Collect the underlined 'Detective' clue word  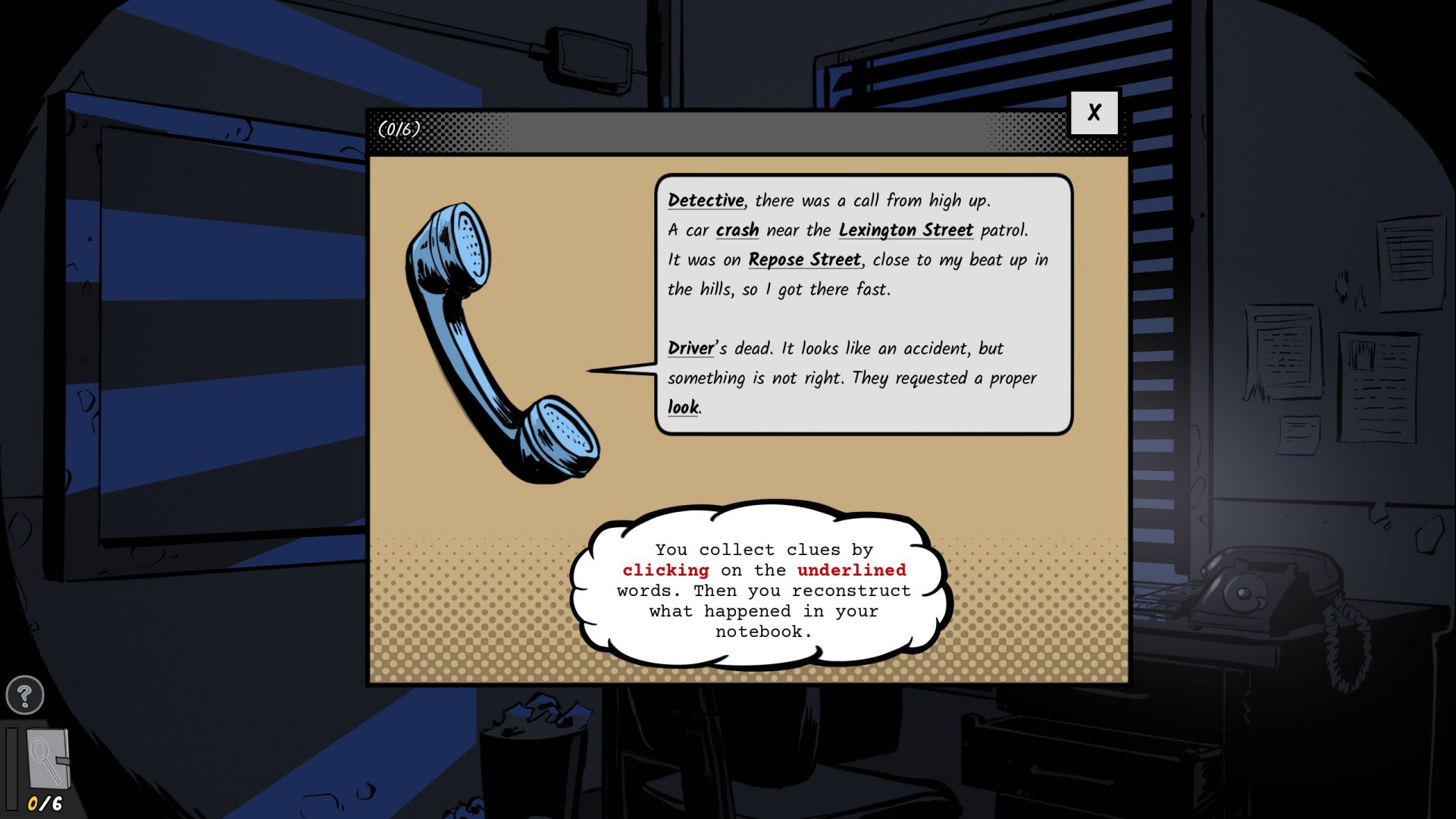pyautogui.click(x=706, y=200)
